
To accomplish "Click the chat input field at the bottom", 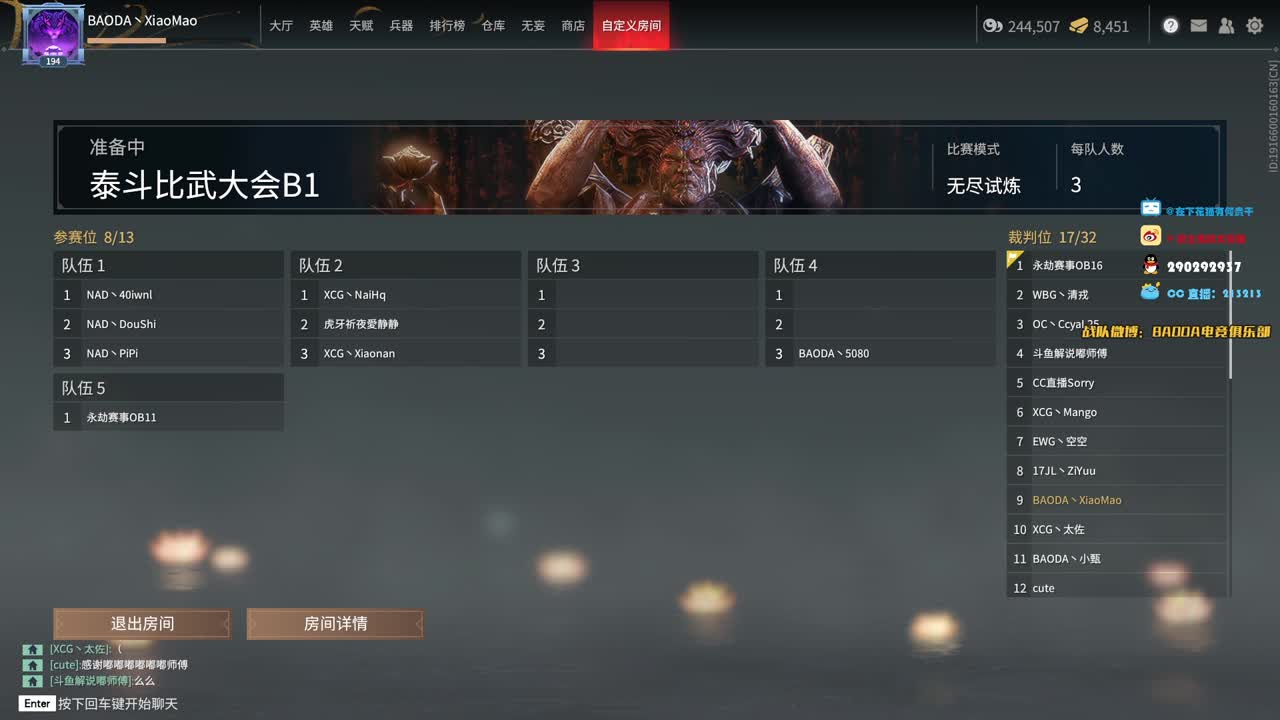I will point(200,703).
